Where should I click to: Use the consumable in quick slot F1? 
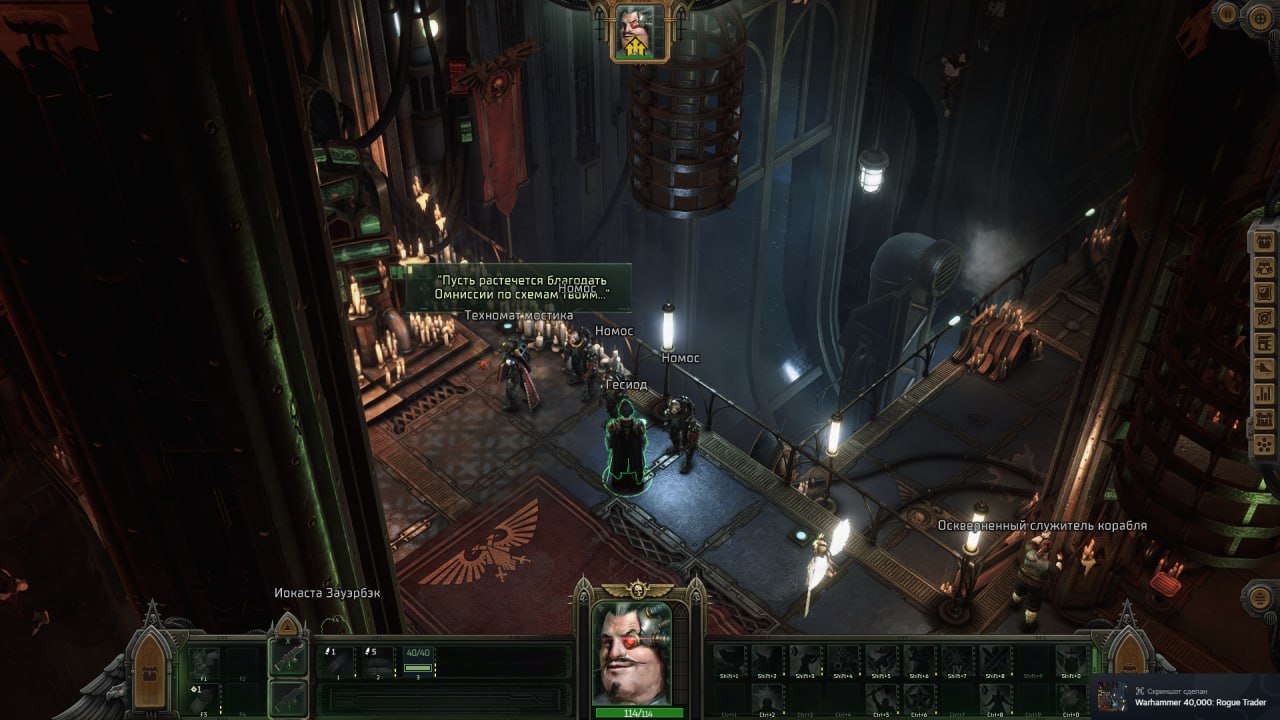[205, 660]
